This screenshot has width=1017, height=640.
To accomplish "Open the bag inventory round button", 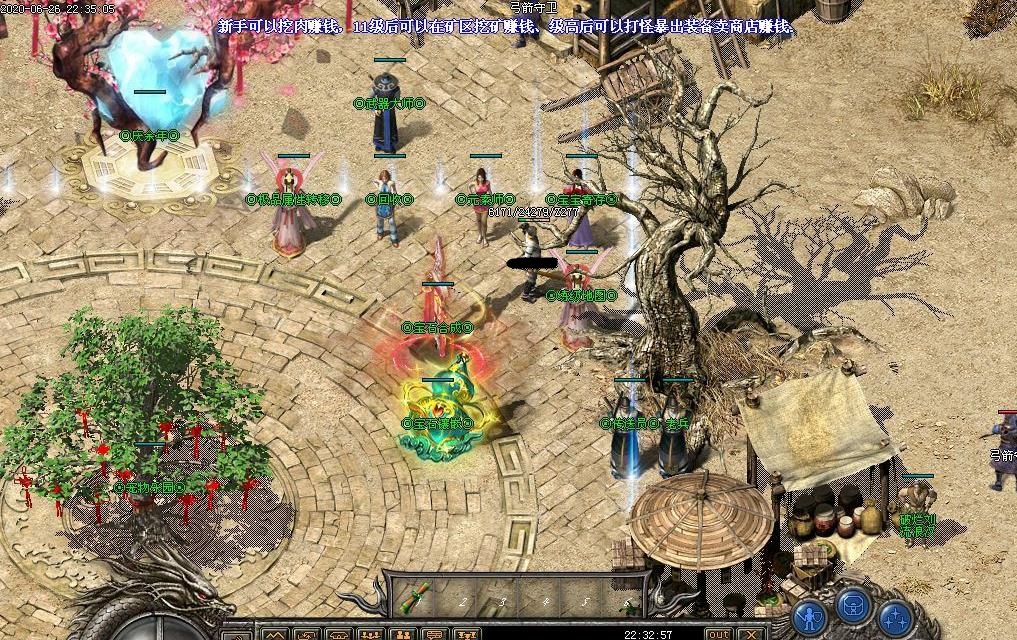I will 853,606.
